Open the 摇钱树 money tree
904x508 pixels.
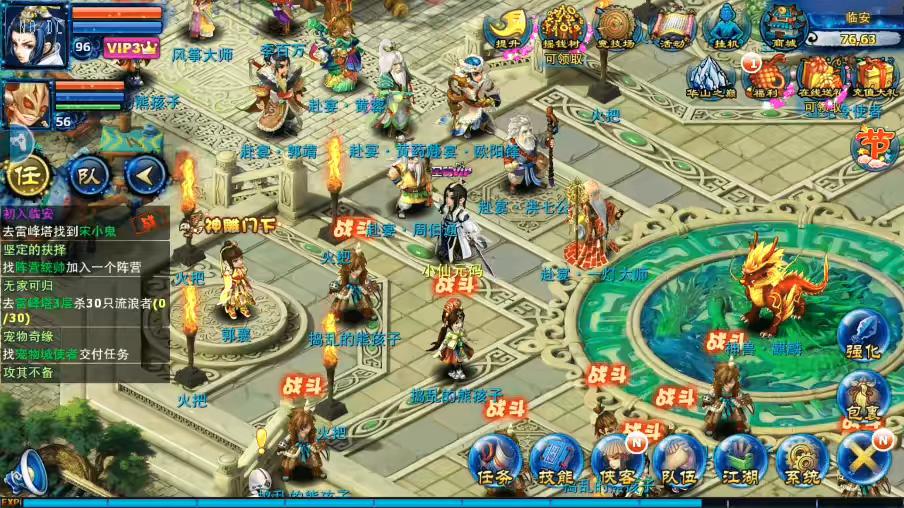coord(563,27)
